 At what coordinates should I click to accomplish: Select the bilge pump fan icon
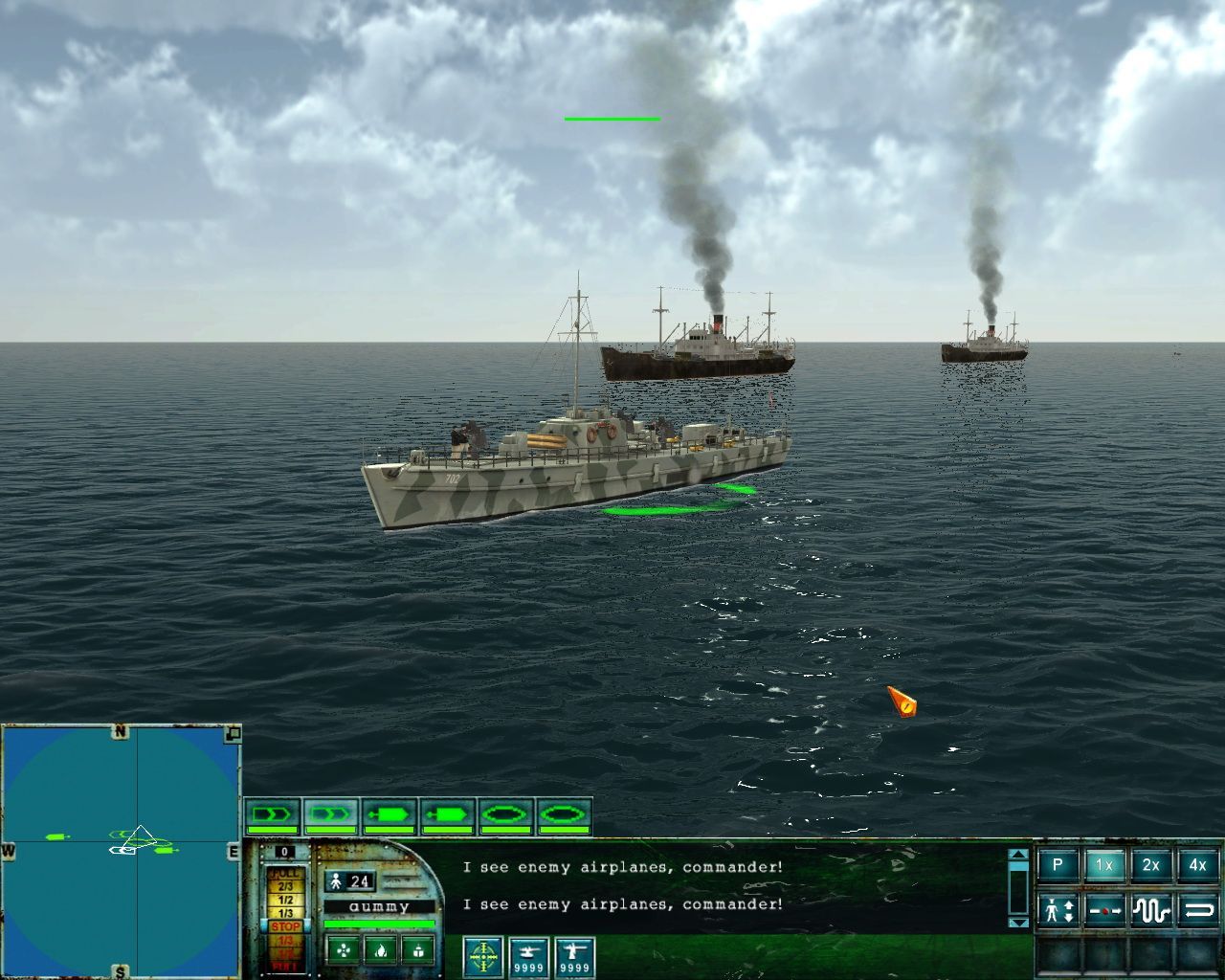[x=344, y=952]
